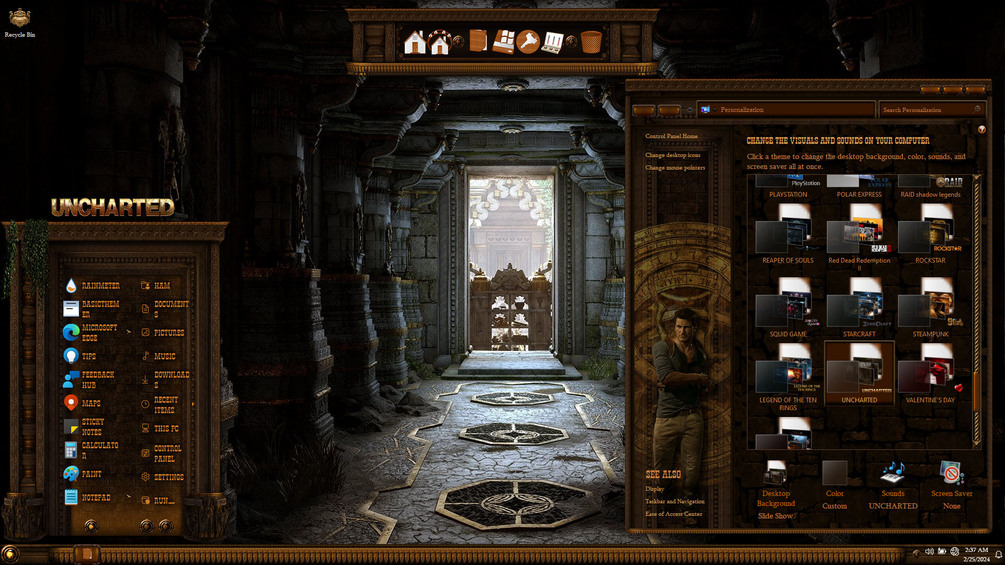Image resolution: width=1005 pixels, height=565 pixels.
Task: Open the Sounds settings labeled UNCHARTED
Action: (x=892, y=484)
